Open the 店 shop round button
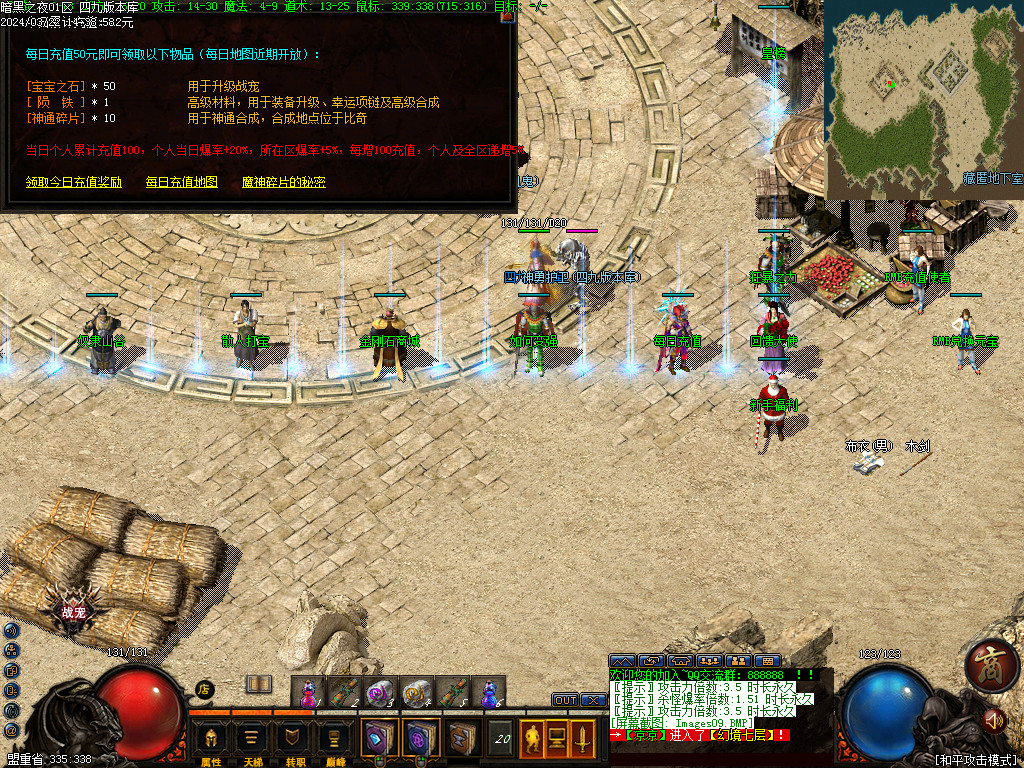1024x768 pixels. tap(203, 689)
